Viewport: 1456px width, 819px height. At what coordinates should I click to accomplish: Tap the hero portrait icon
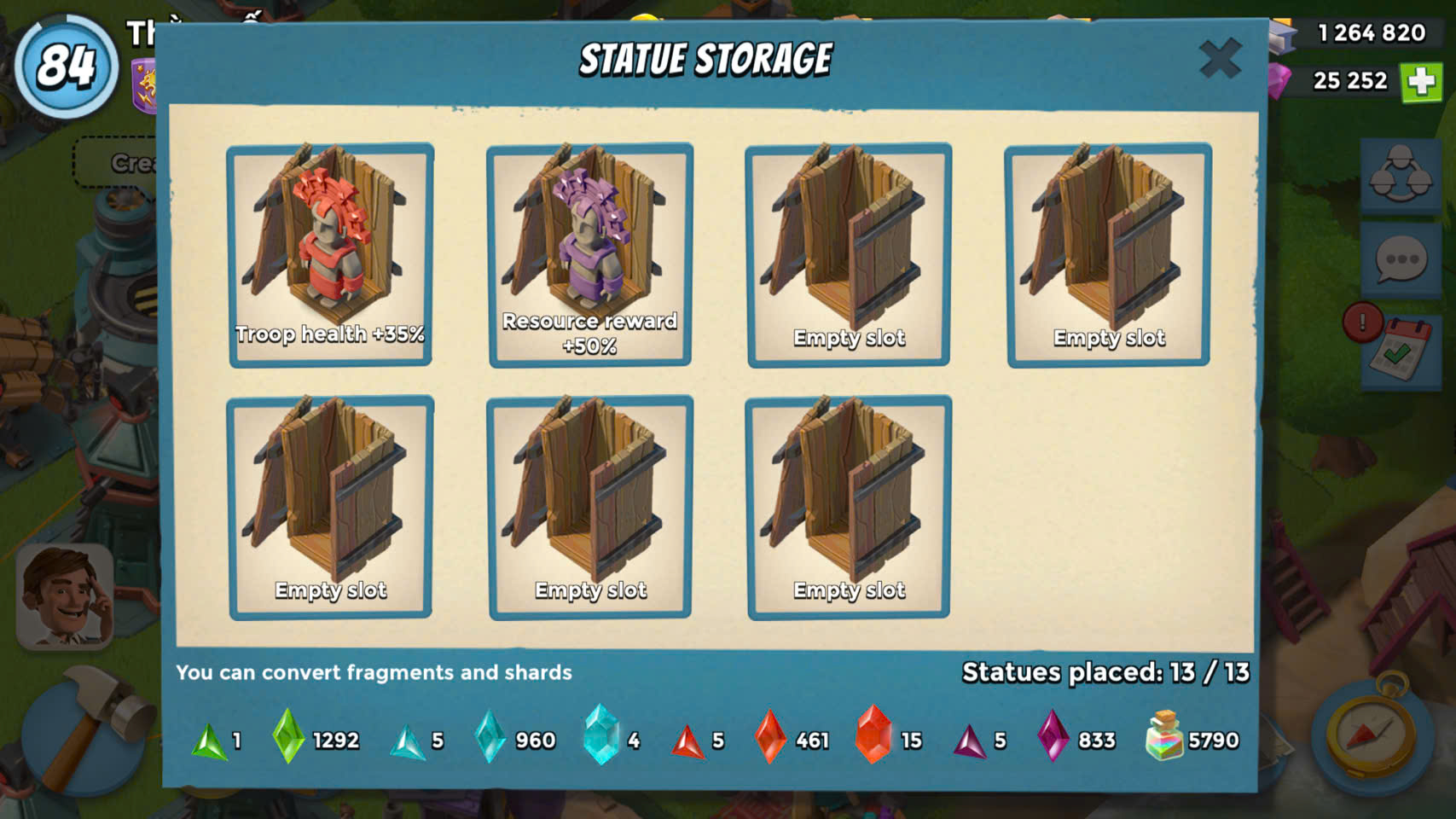[65, 596]
